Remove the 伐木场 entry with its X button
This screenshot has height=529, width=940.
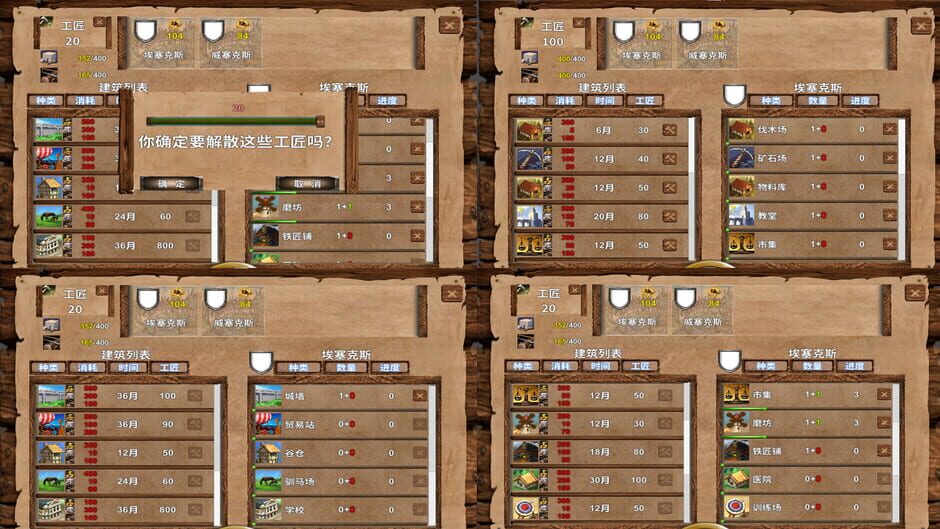tap(889, 129)
